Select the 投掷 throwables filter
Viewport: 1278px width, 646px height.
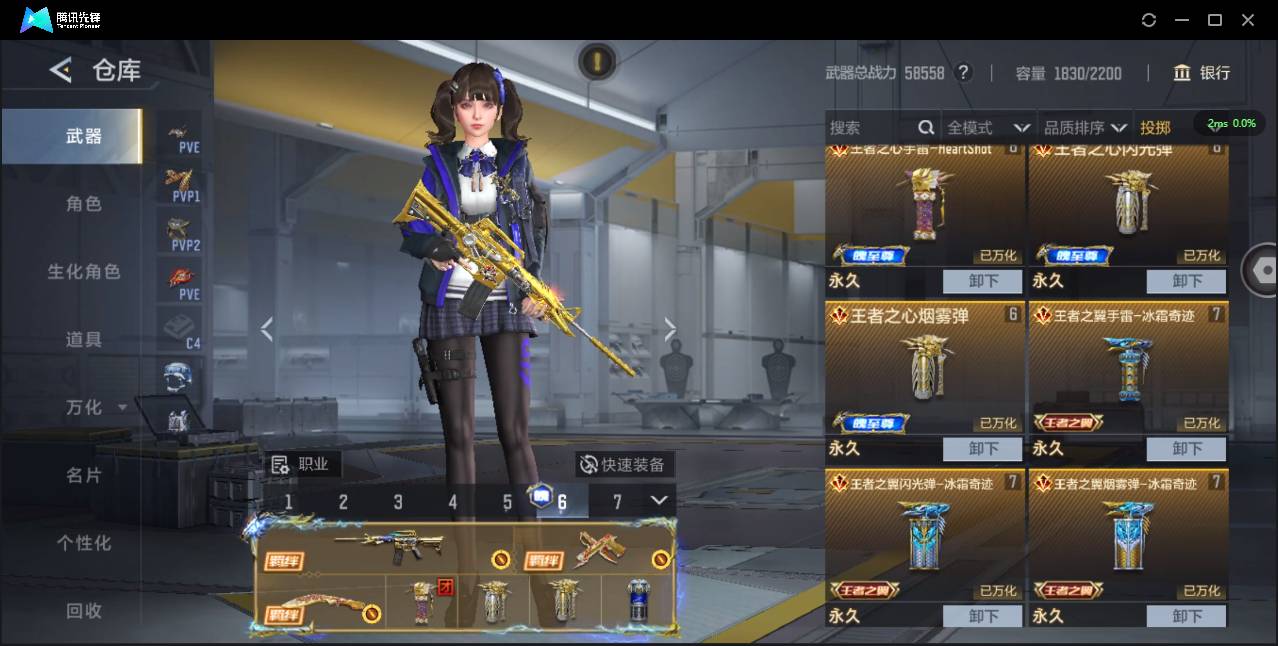coord(1155,128)
